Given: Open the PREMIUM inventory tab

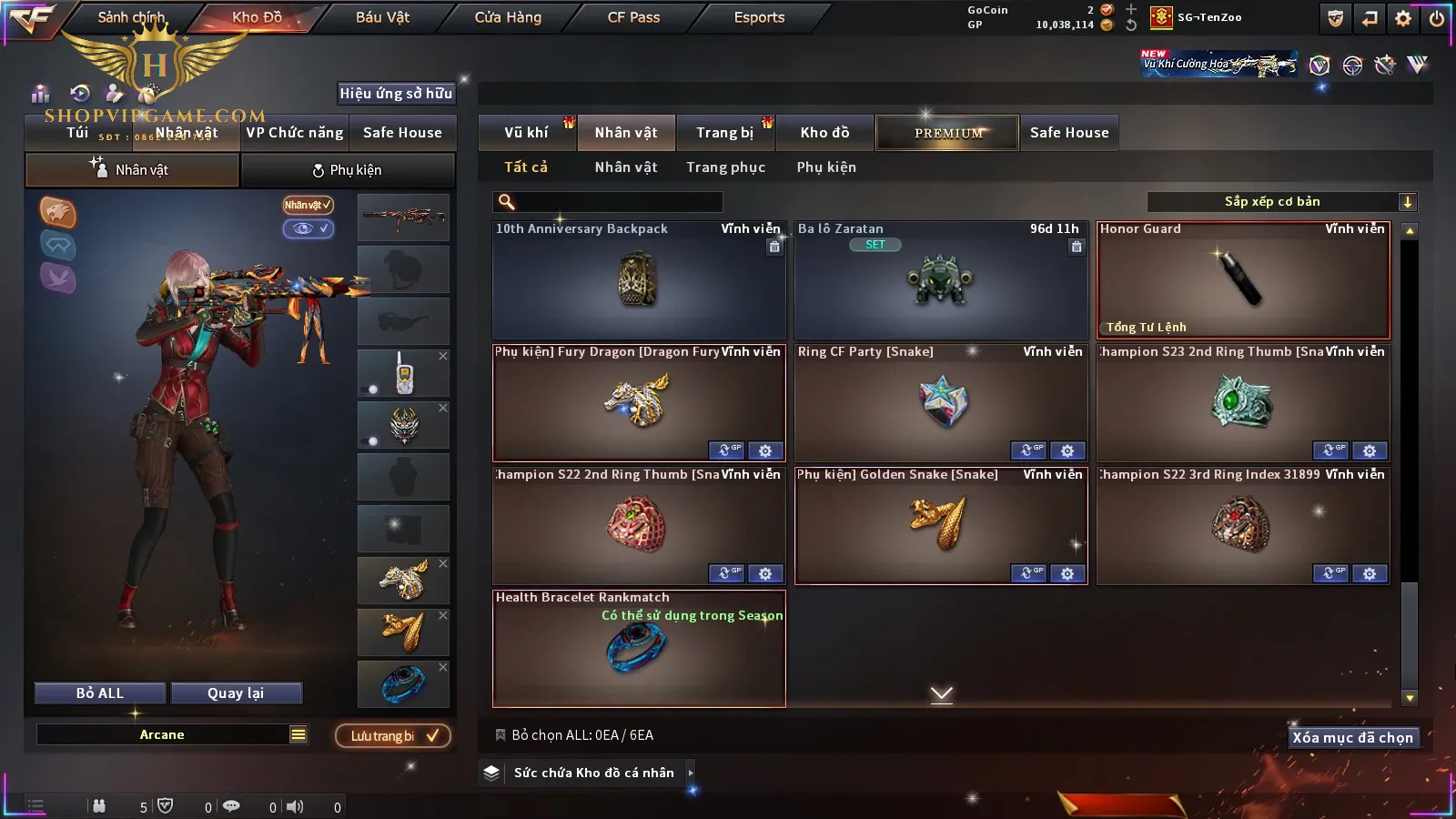Looking at the screenshot, I should coord(947,133).
